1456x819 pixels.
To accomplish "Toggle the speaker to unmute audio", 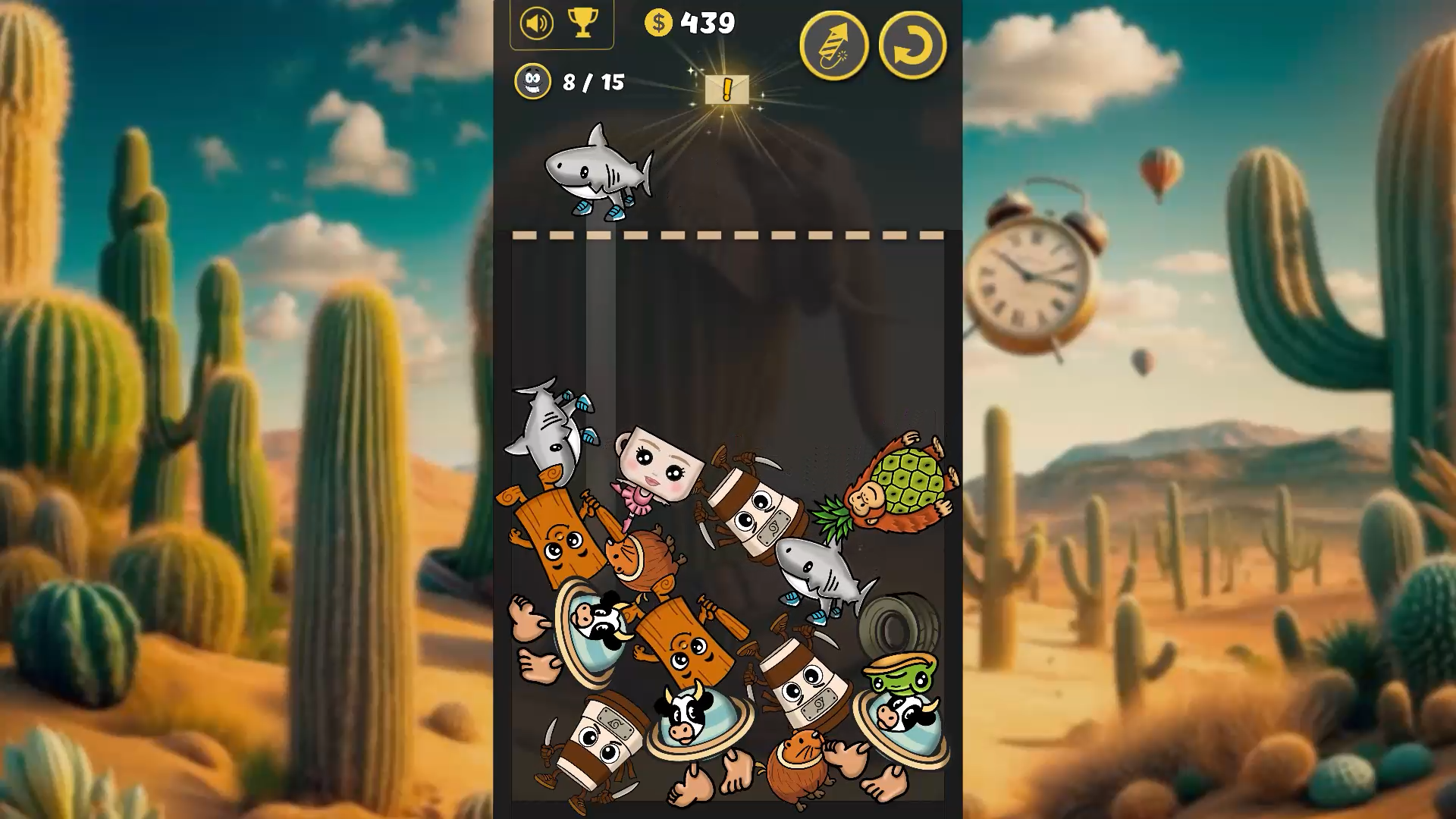I will point(535,24).
